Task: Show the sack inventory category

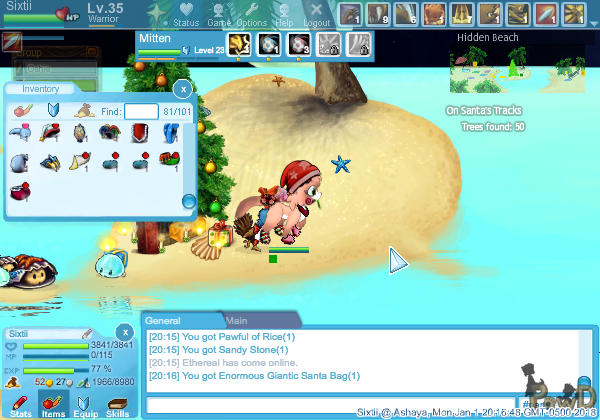Action: pos(85,111)
